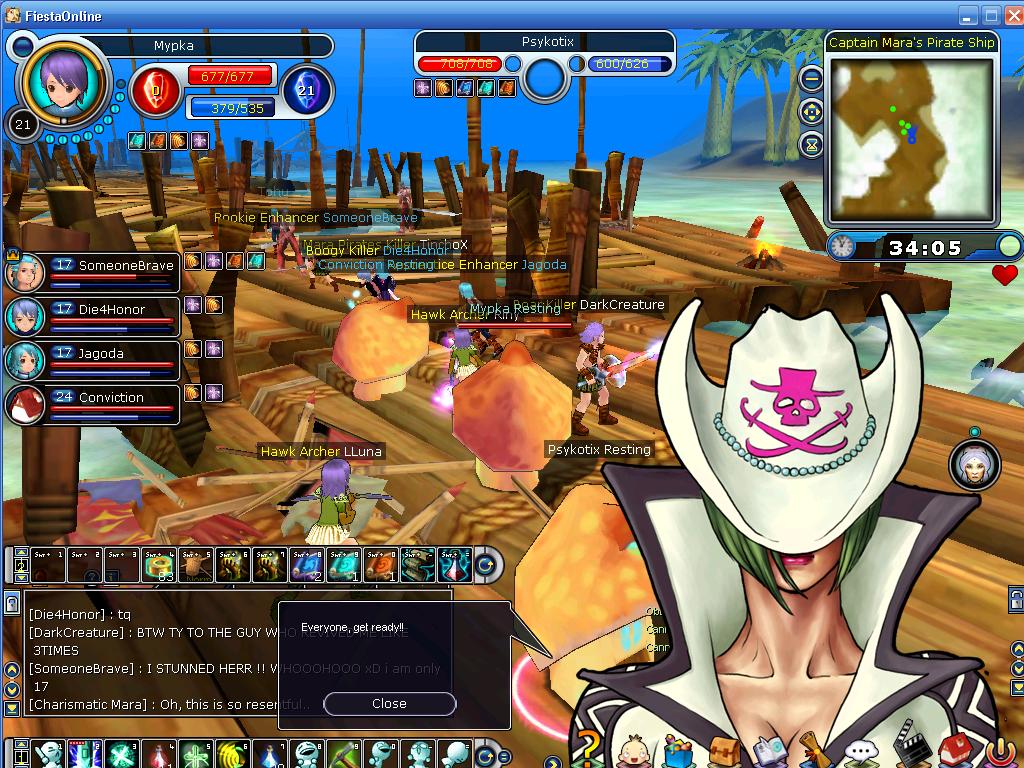The height and width of the screenshot is (768, 1024).
Task: Minimize the FiestaOnline window
Action: [967, 15]
